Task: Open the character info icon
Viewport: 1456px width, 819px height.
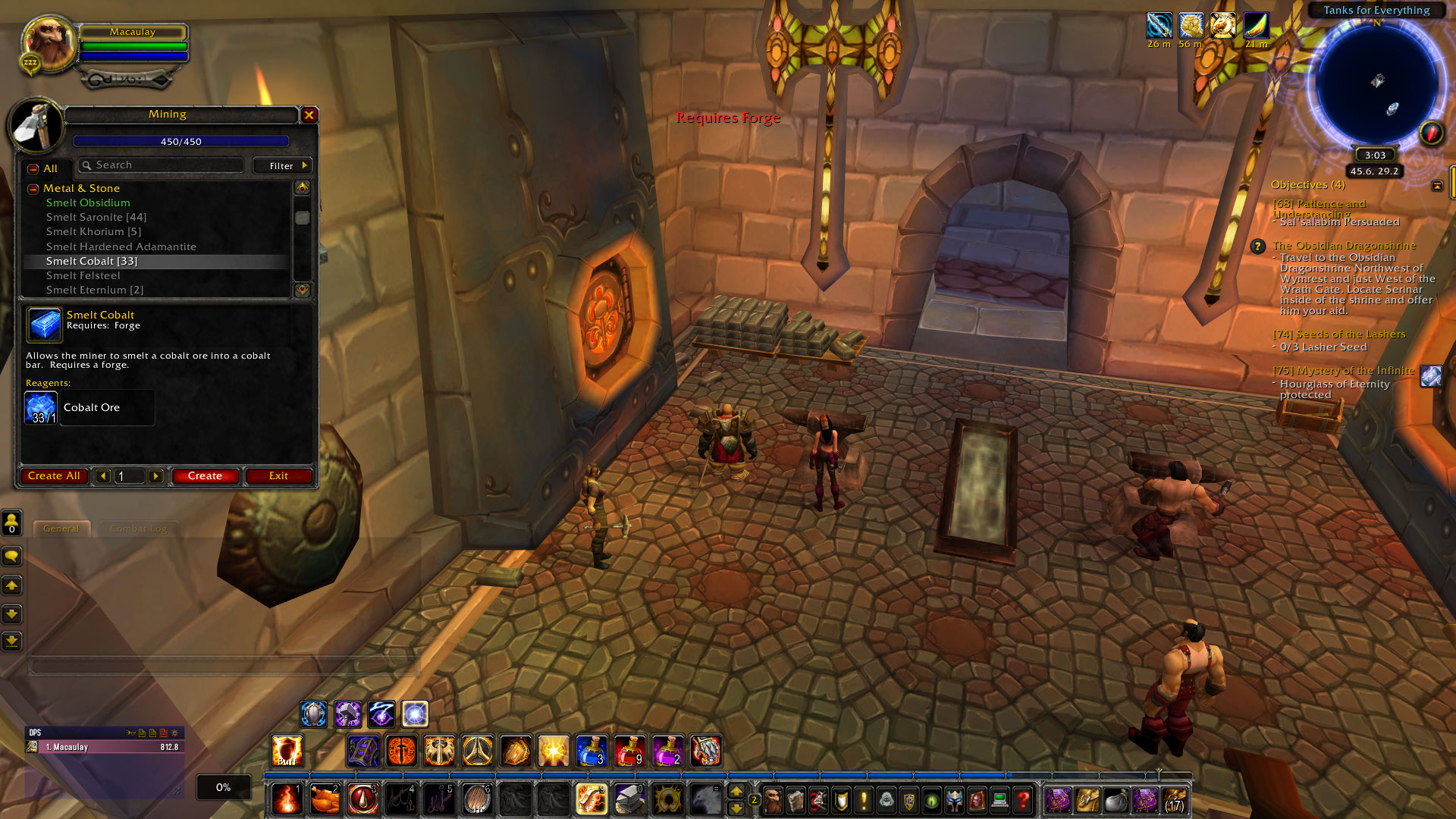Action: tap(773, 800)
